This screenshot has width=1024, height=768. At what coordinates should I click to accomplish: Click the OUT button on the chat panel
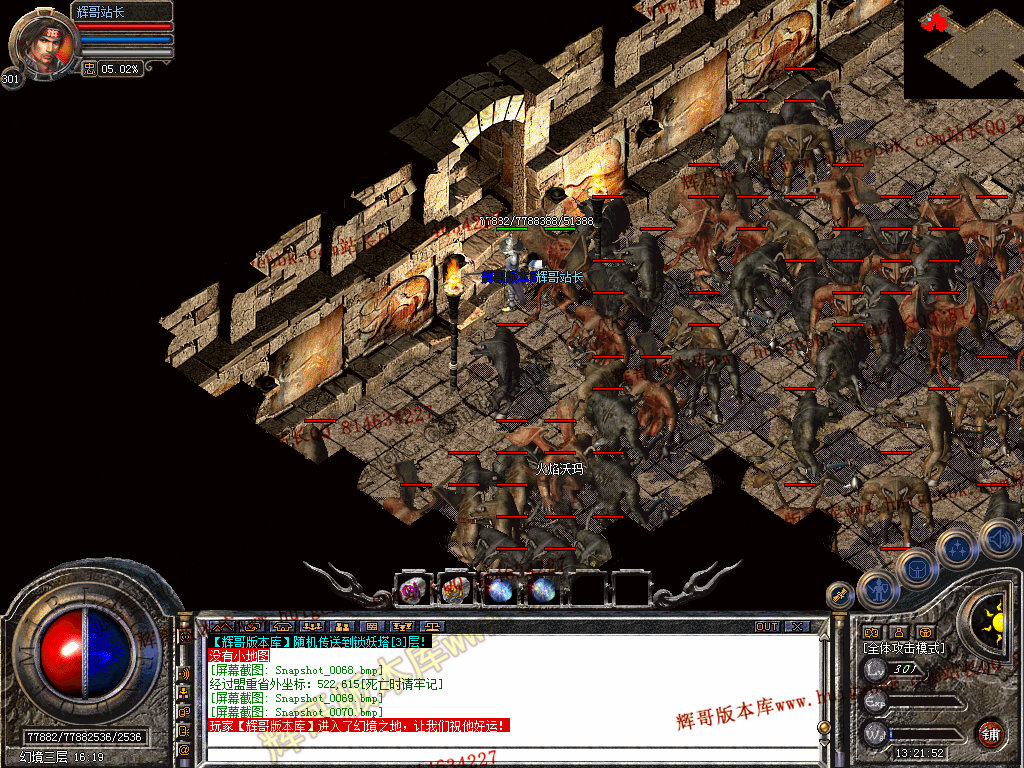click(767, 627)
